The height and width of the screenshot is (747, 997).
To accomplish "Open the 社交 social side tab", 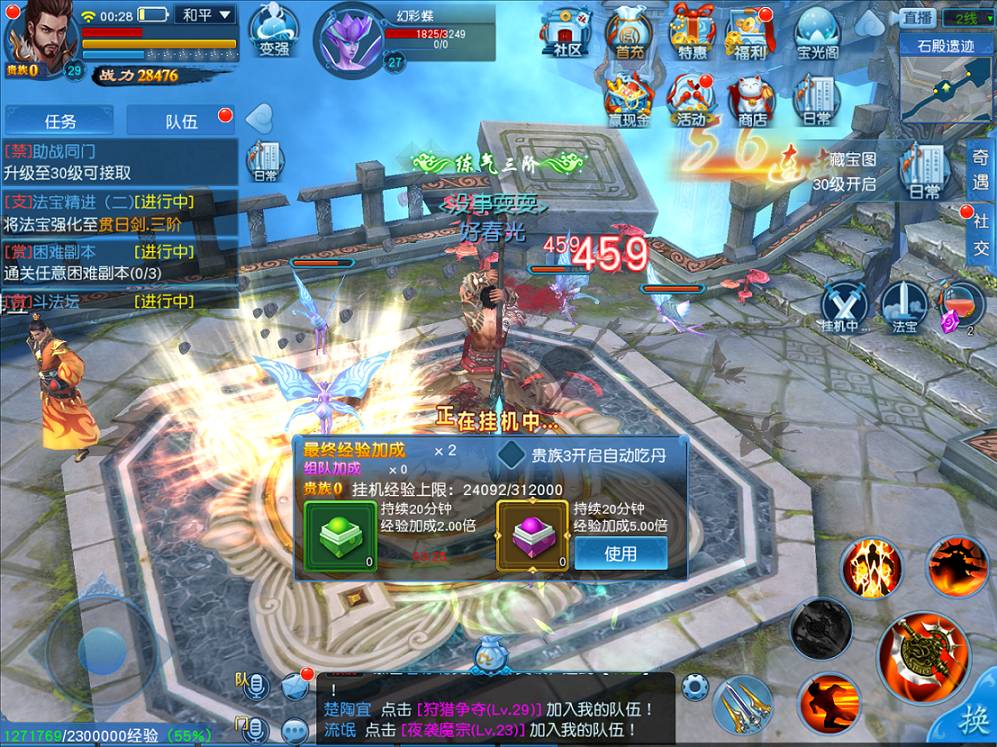I will click(x=981, y=234).
